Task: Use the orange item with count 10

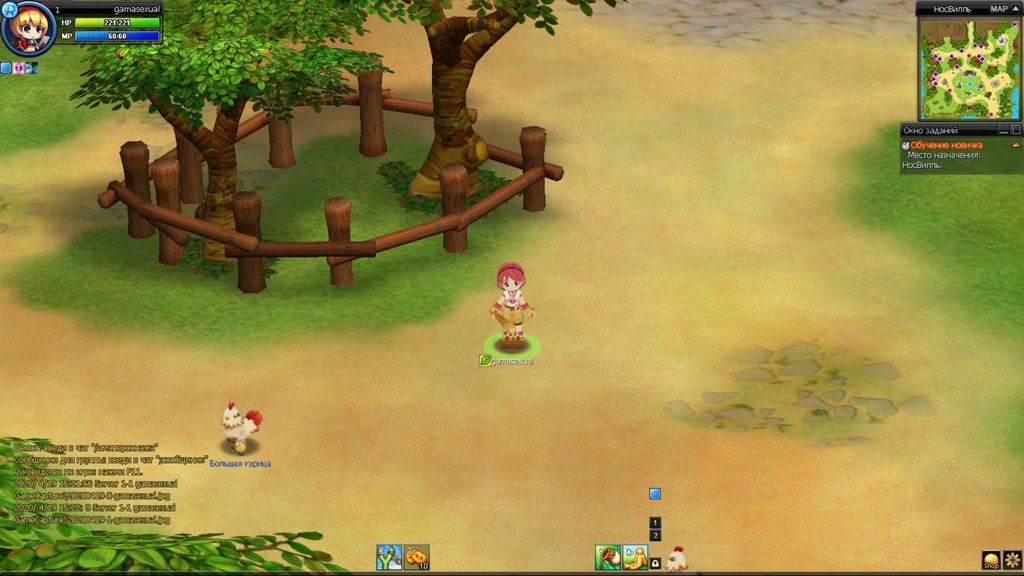Action: pos(416,557)
